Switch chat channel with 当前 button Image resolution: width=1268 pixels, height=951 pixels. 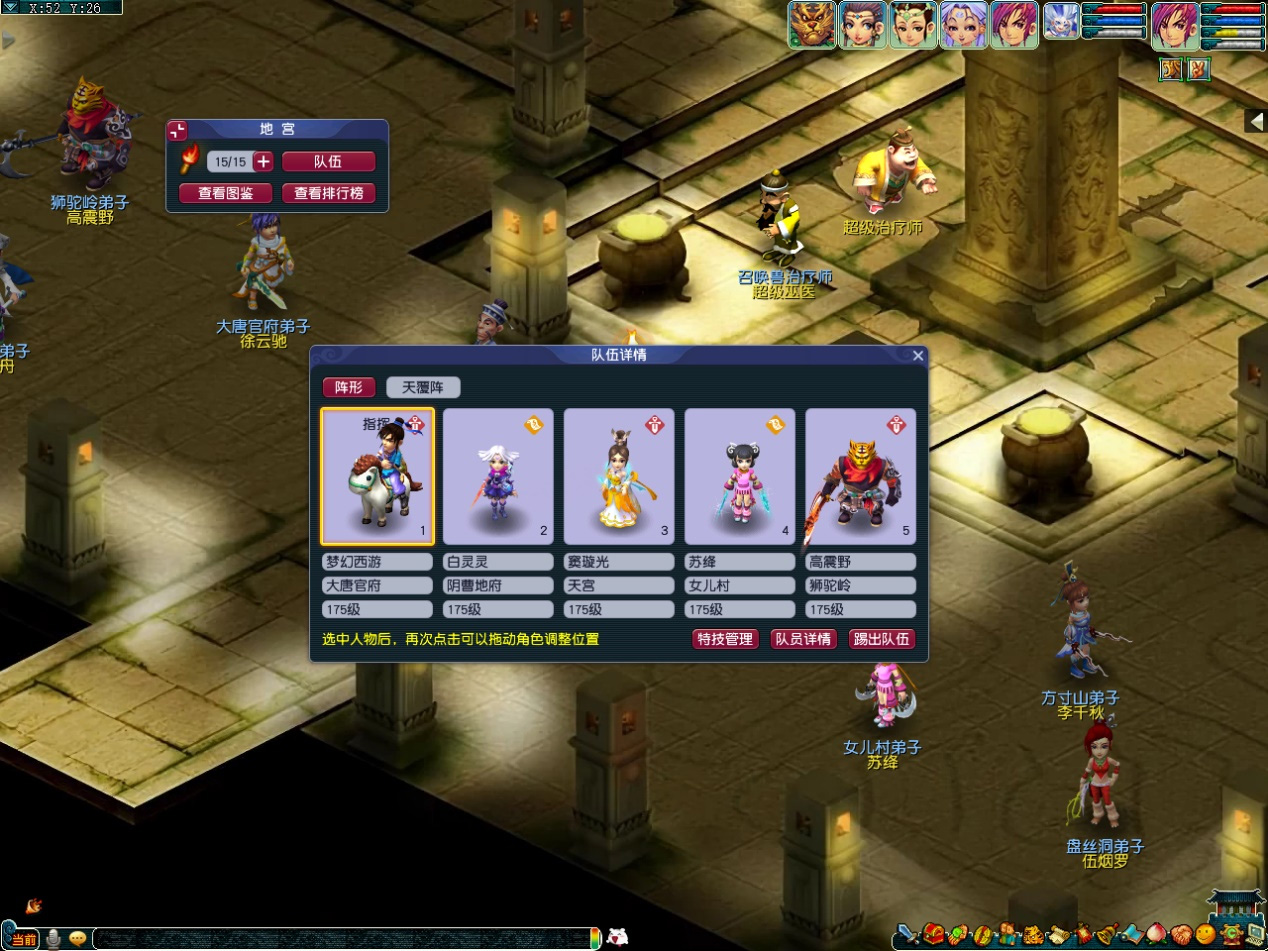tap(24, 939)
